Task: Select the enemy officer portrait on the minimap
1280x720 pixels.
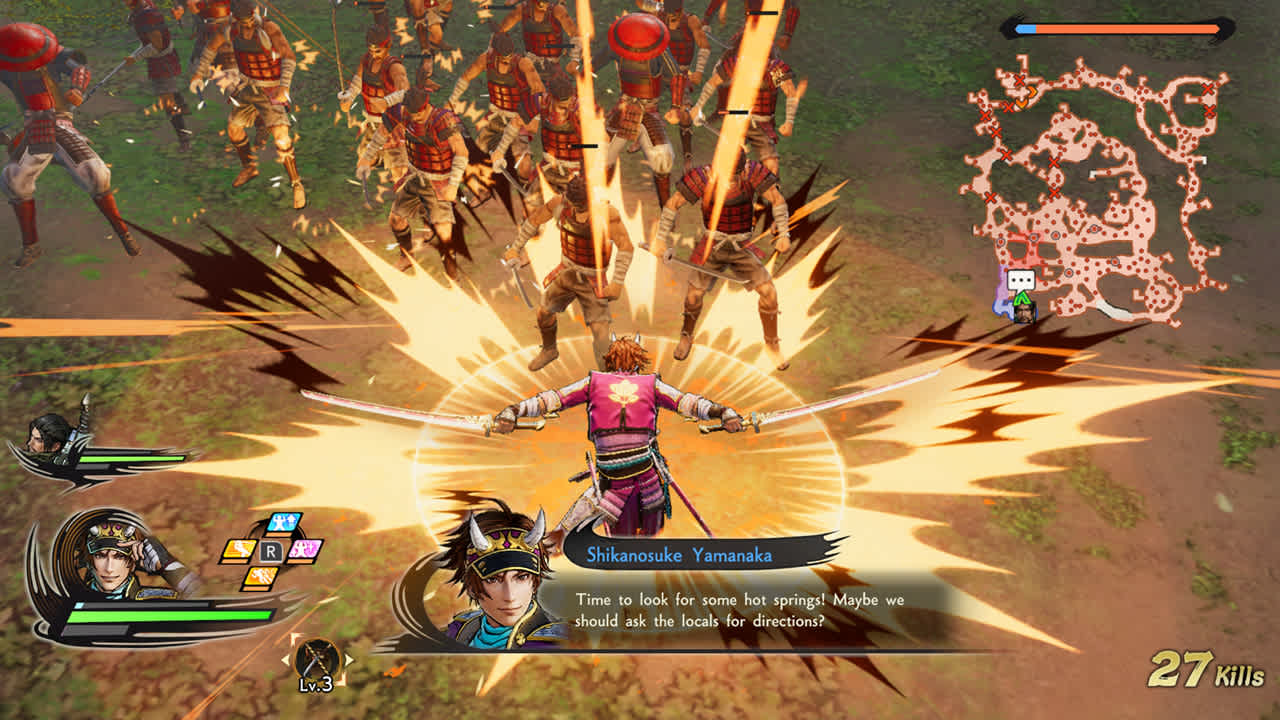Action: [x=1025, y=313]
